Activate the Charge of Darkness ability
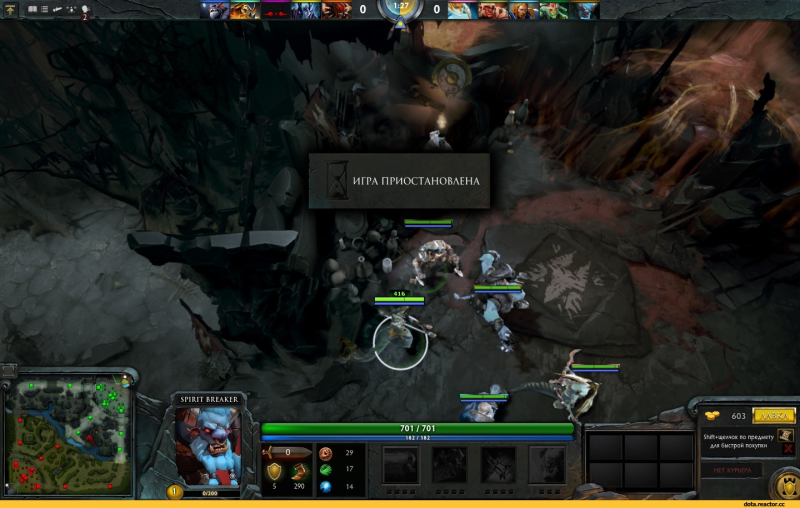Image resolution: width=800 pixels, height=508 pixels. [402, 465]
